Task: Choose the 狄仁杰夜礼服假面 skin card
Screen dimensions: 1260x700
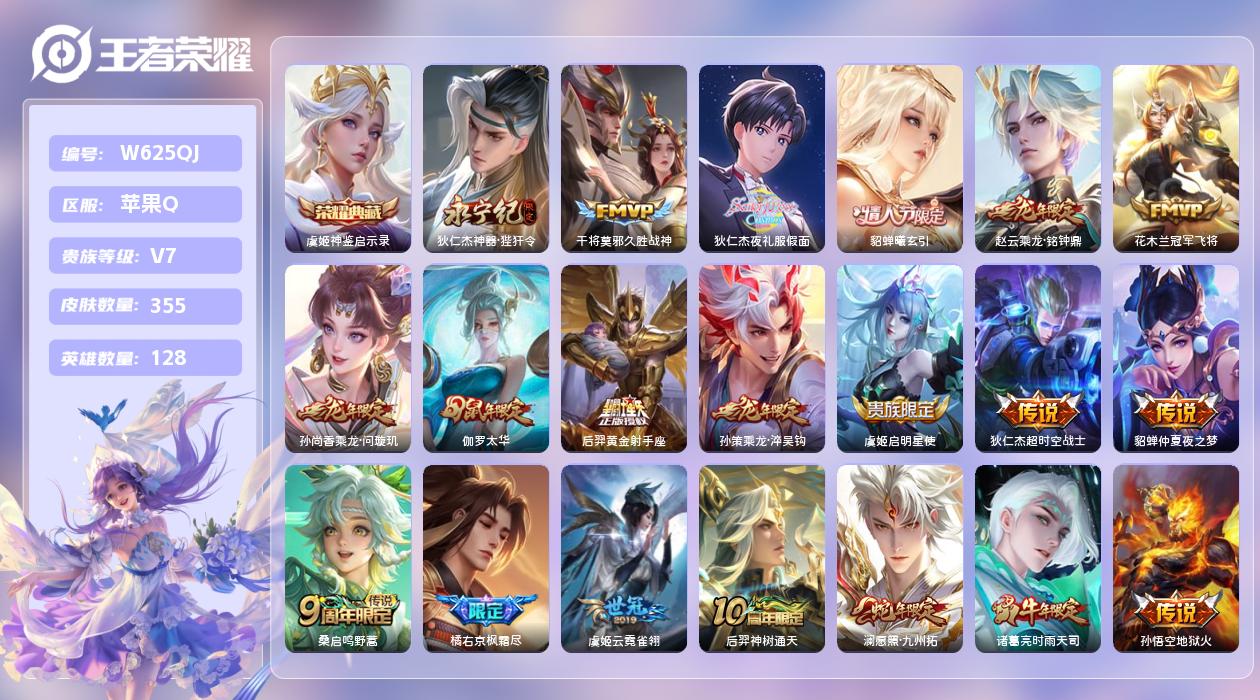Action: (762, 158)
